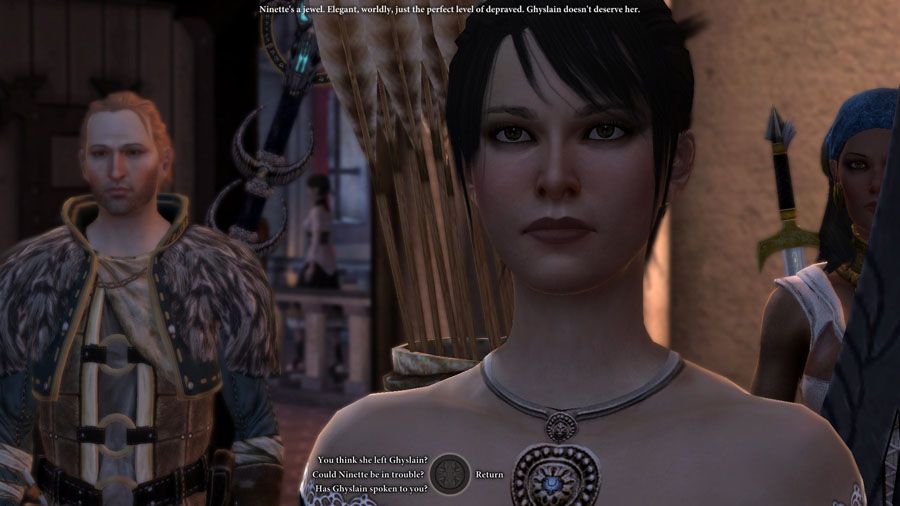Choose "You think she left Ghyslain?" reply
Viewport: 900px width, 506px height.
click(x=373, y=460)
